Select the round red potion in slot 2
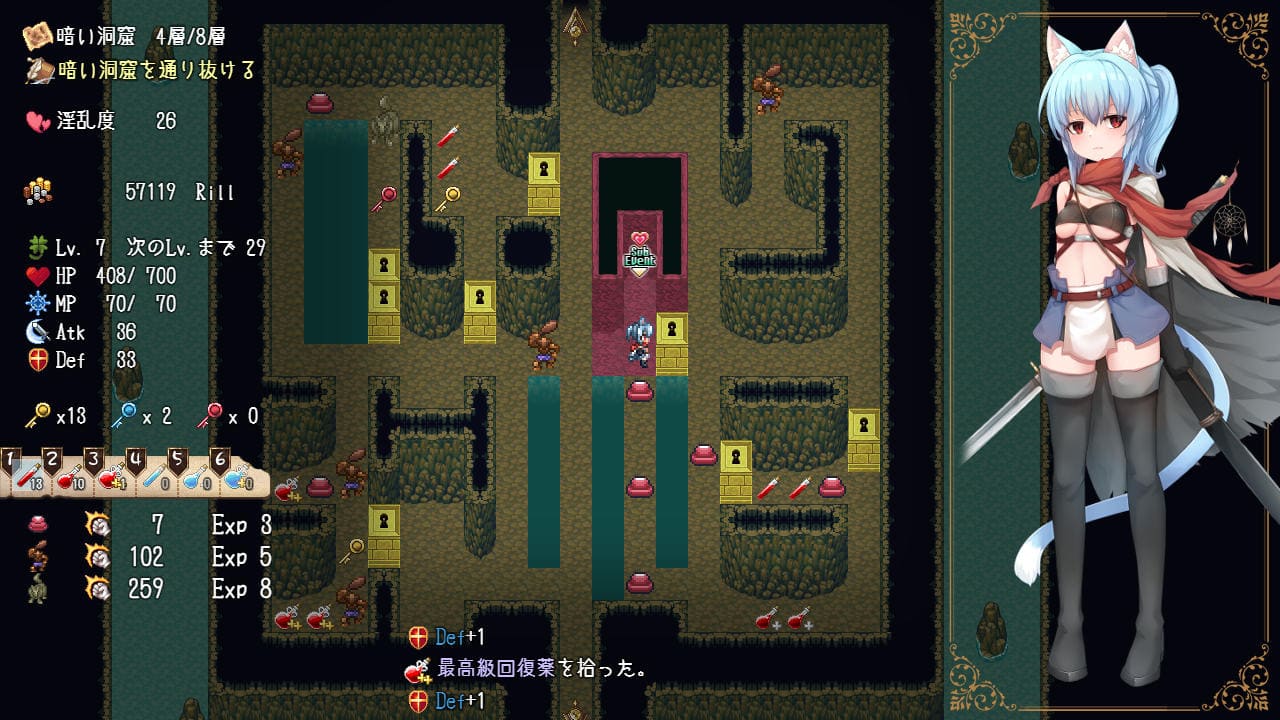Image resolution: width=1280 pixels, height=720 pixels. coord(69,476)
